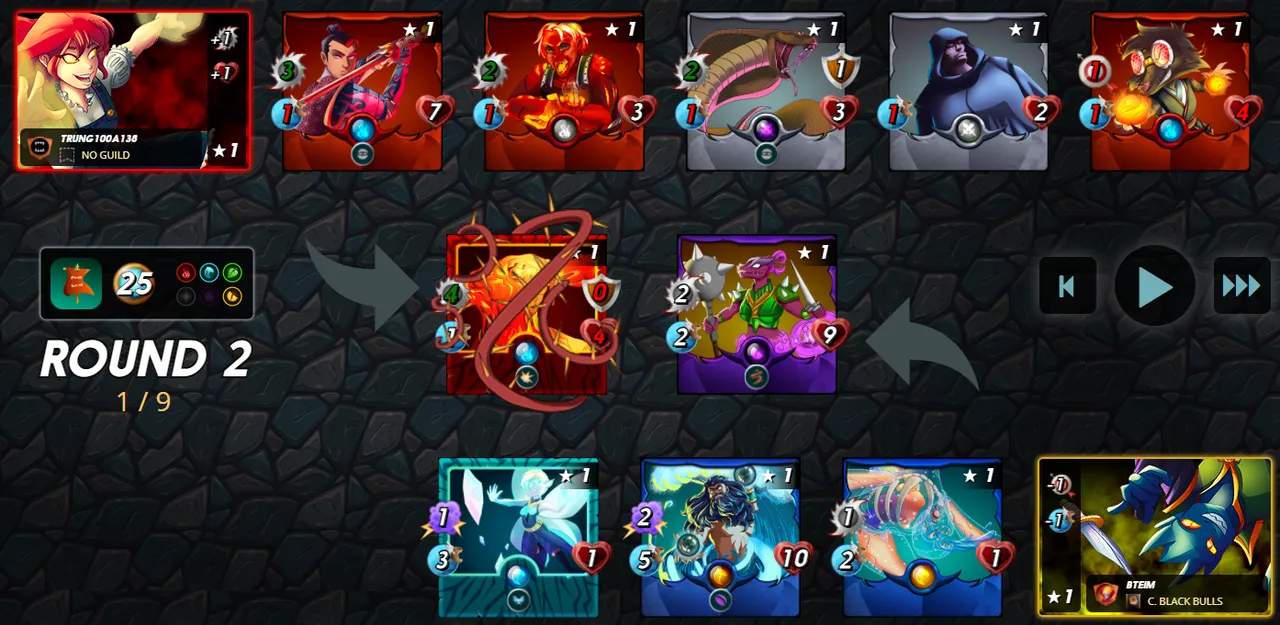This screenshot has width=1280, height=625.
Task: Select the sea god with 10 health
Action: (720, 537)
